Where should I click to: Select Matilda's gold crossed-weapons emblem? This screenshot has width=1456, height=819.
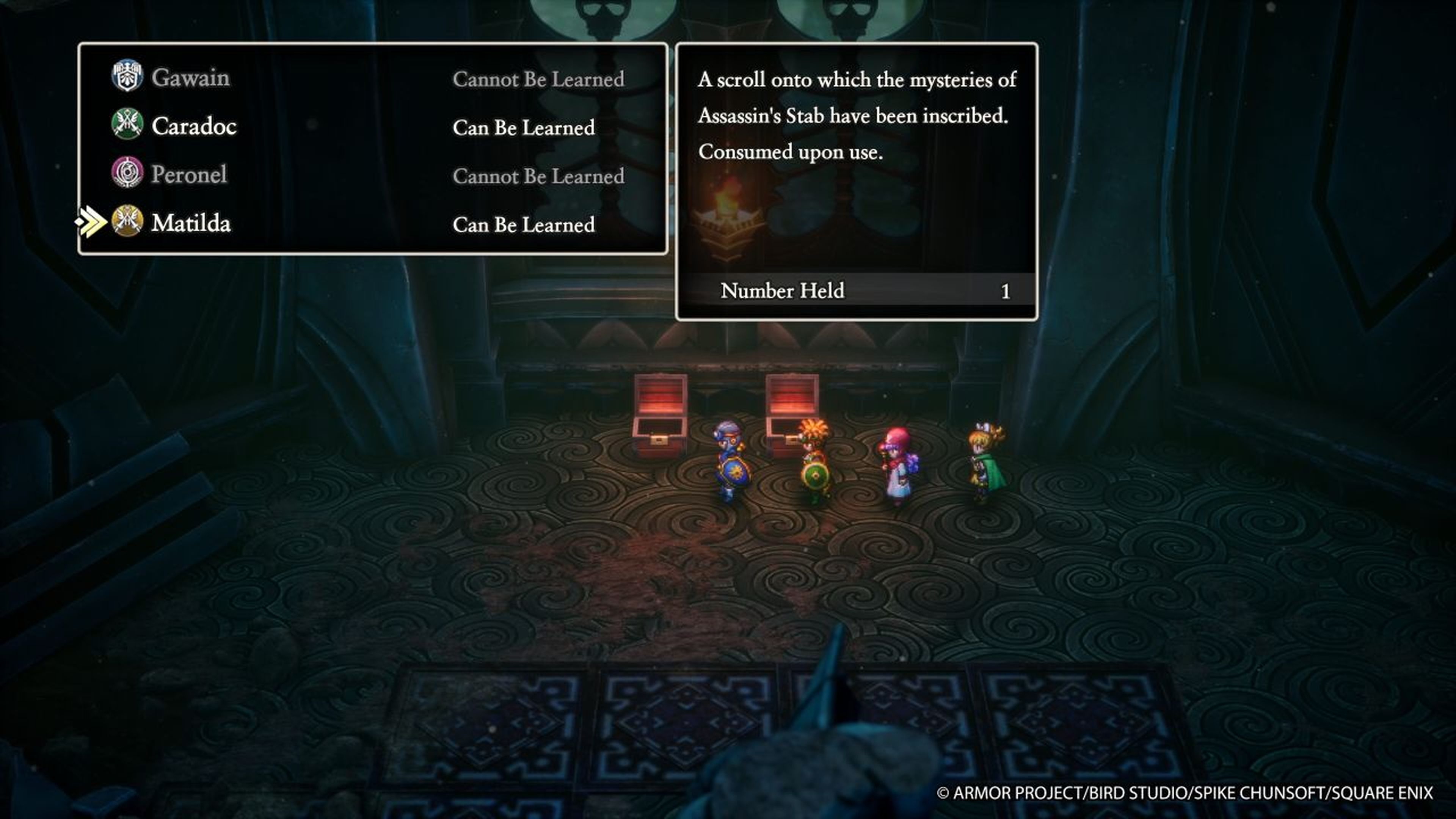click(128, 224)
